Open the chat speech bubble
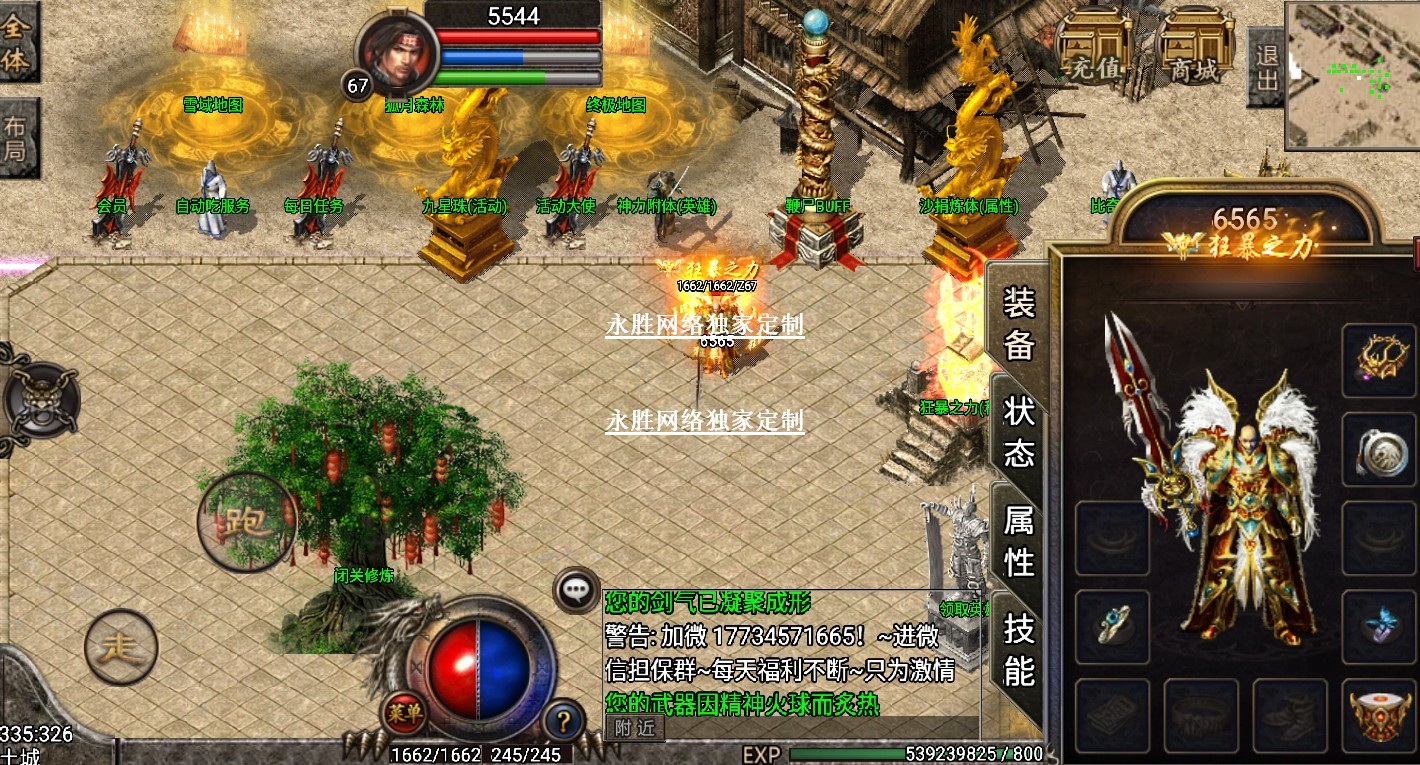The image size is (1420, 765). click(x=575, y=590)
